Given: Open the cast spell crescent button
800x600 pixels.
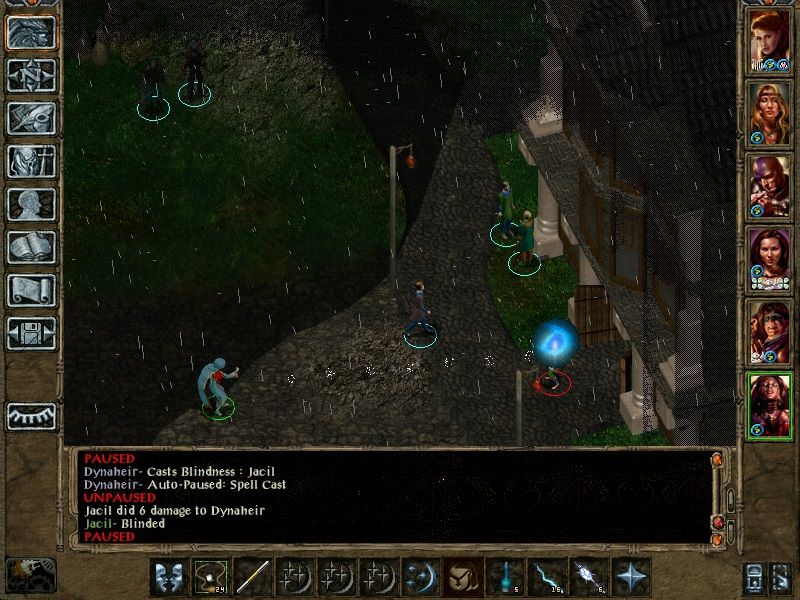Looking at the screenshot, I should click(418, 577).
